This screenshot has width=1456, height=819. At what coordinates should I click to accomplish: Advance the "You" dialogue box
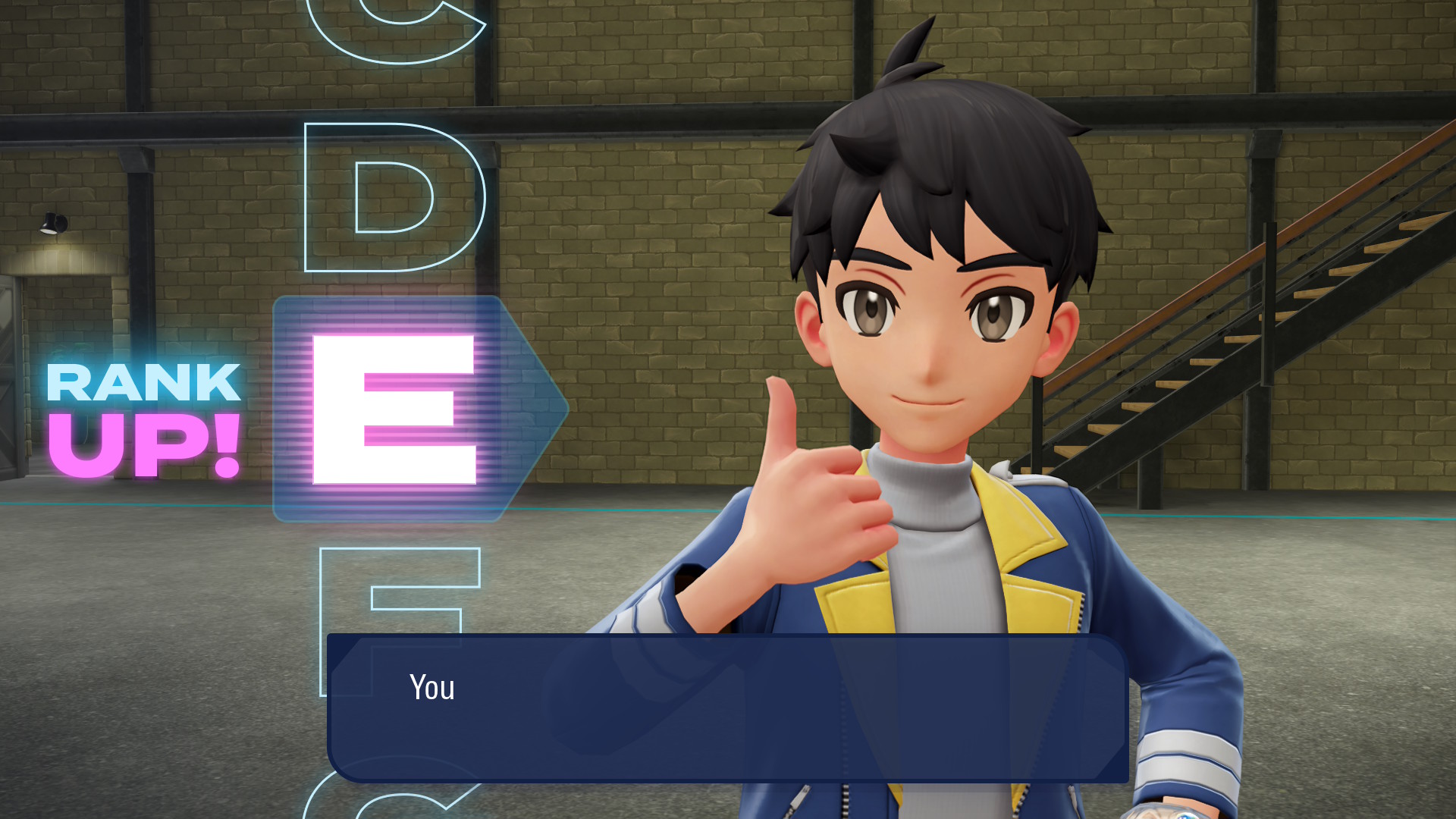click(x=728, y=708)
